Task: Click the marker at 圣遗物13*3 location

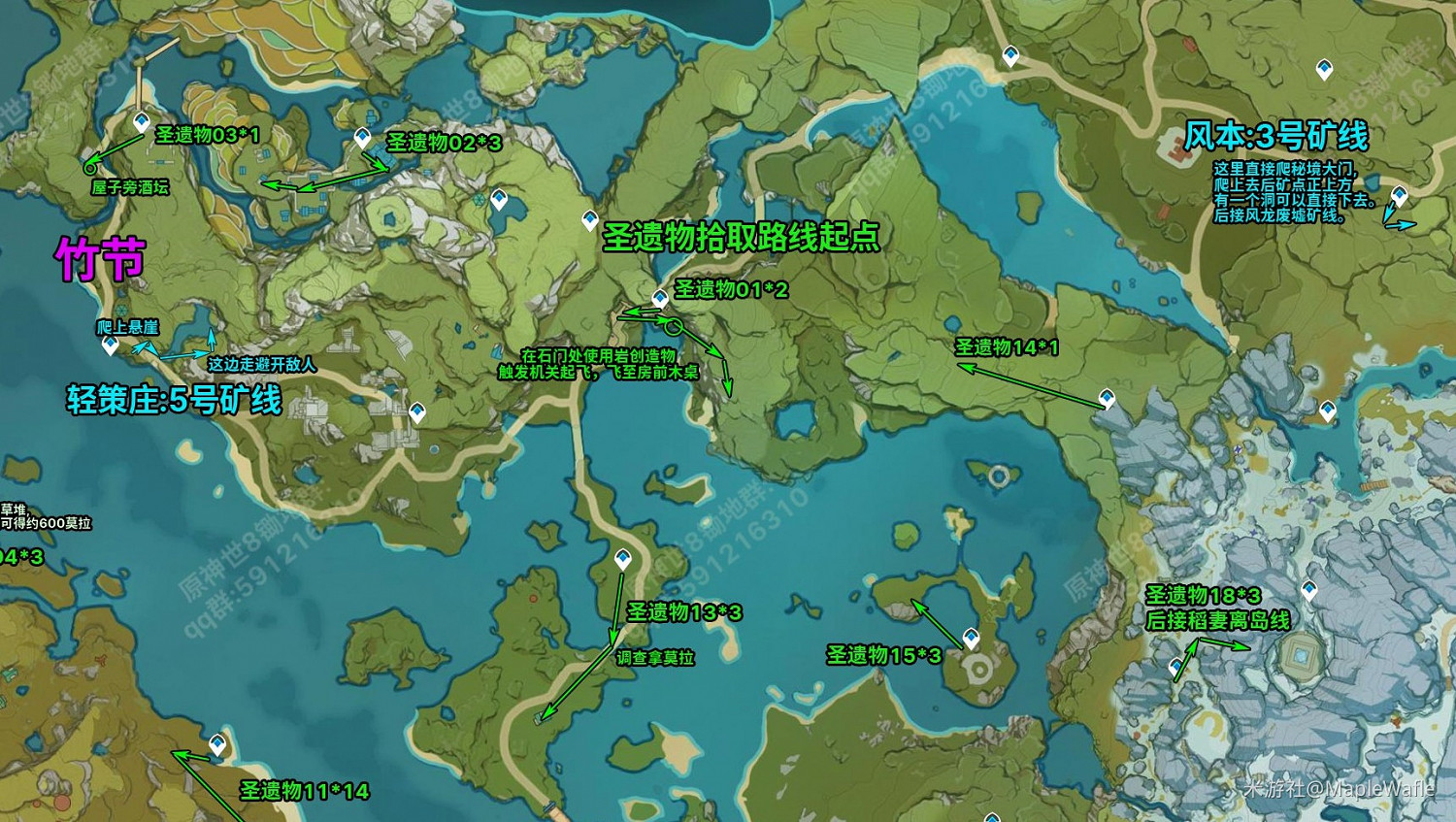Action: [x=622, y=556]
